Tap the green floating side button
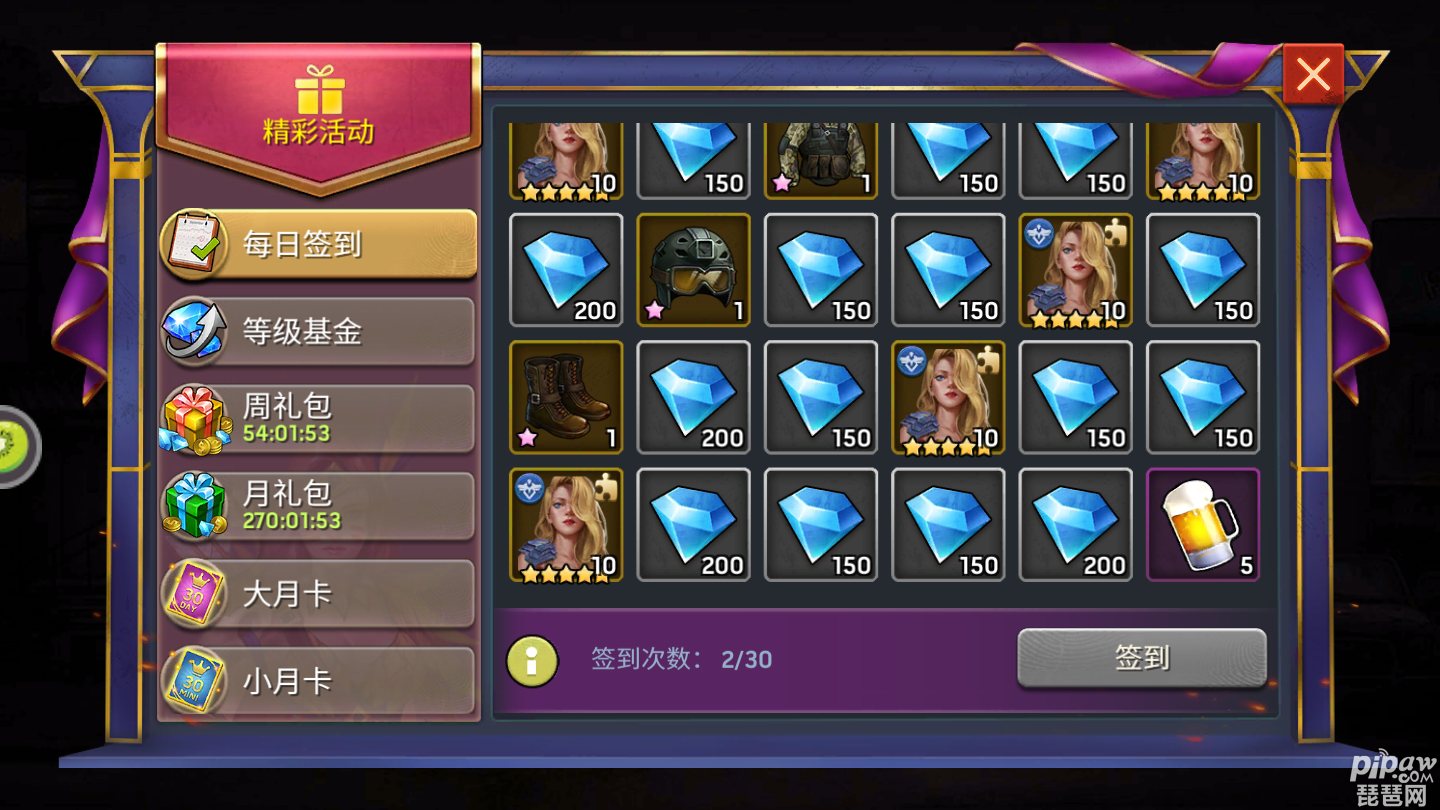 tap(18, 446)
